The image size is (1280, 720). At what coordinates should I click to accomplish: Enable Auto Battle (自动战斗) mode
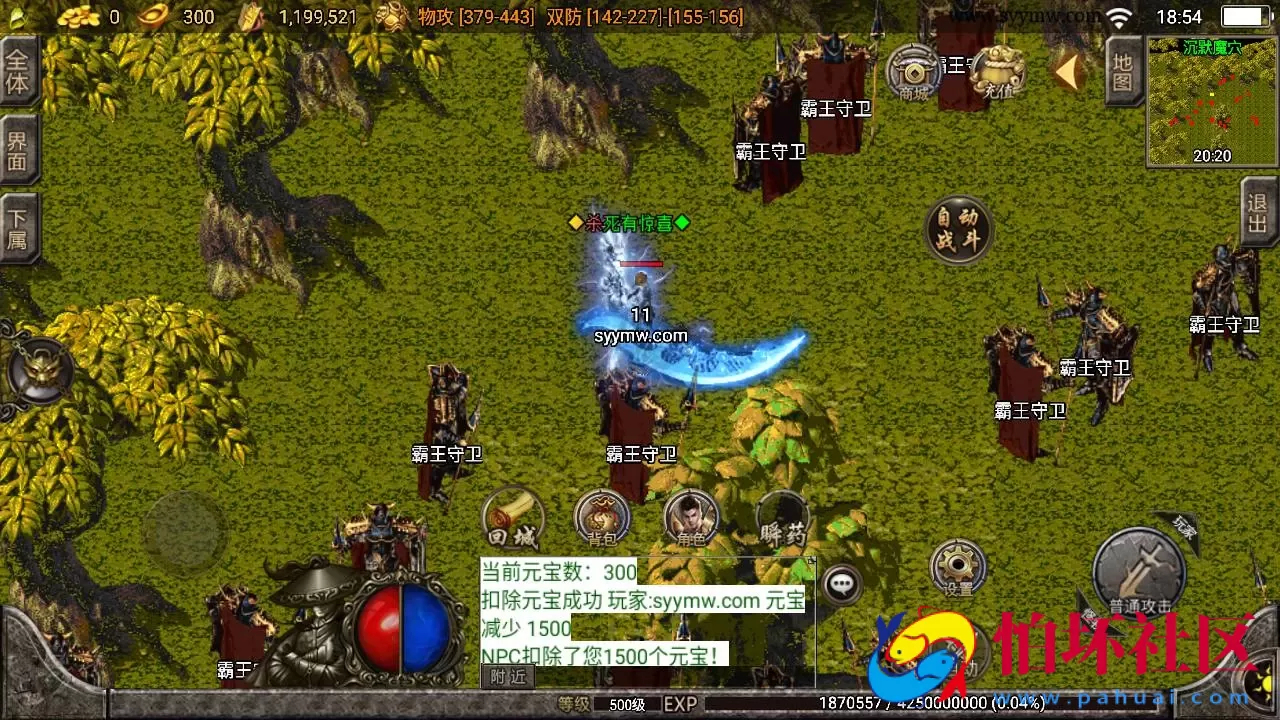(x=957, y=228)
